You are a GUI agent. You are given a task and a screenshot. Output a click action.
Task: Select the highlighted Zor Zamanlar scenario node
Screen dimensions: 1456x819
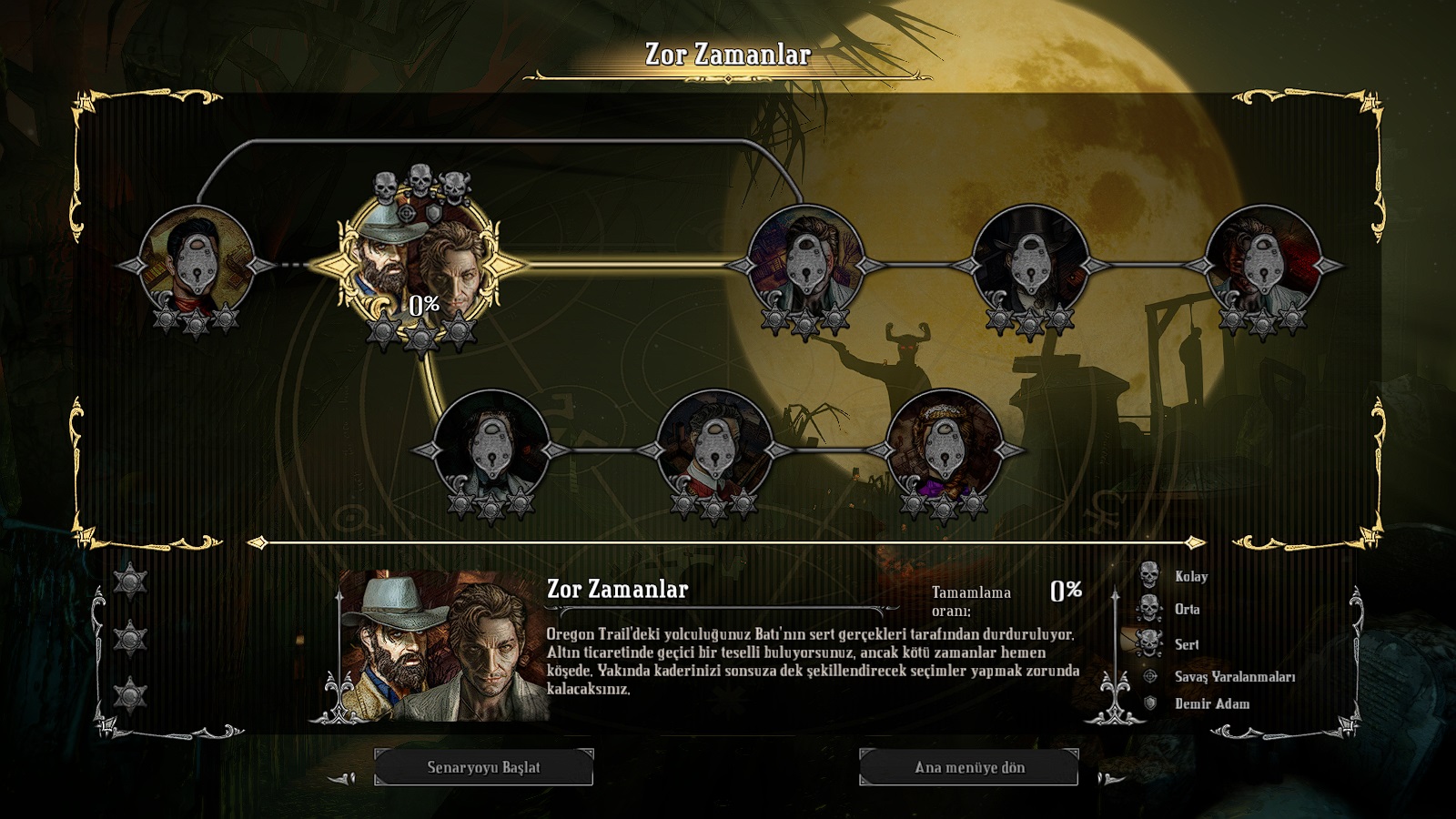point(420,265)
